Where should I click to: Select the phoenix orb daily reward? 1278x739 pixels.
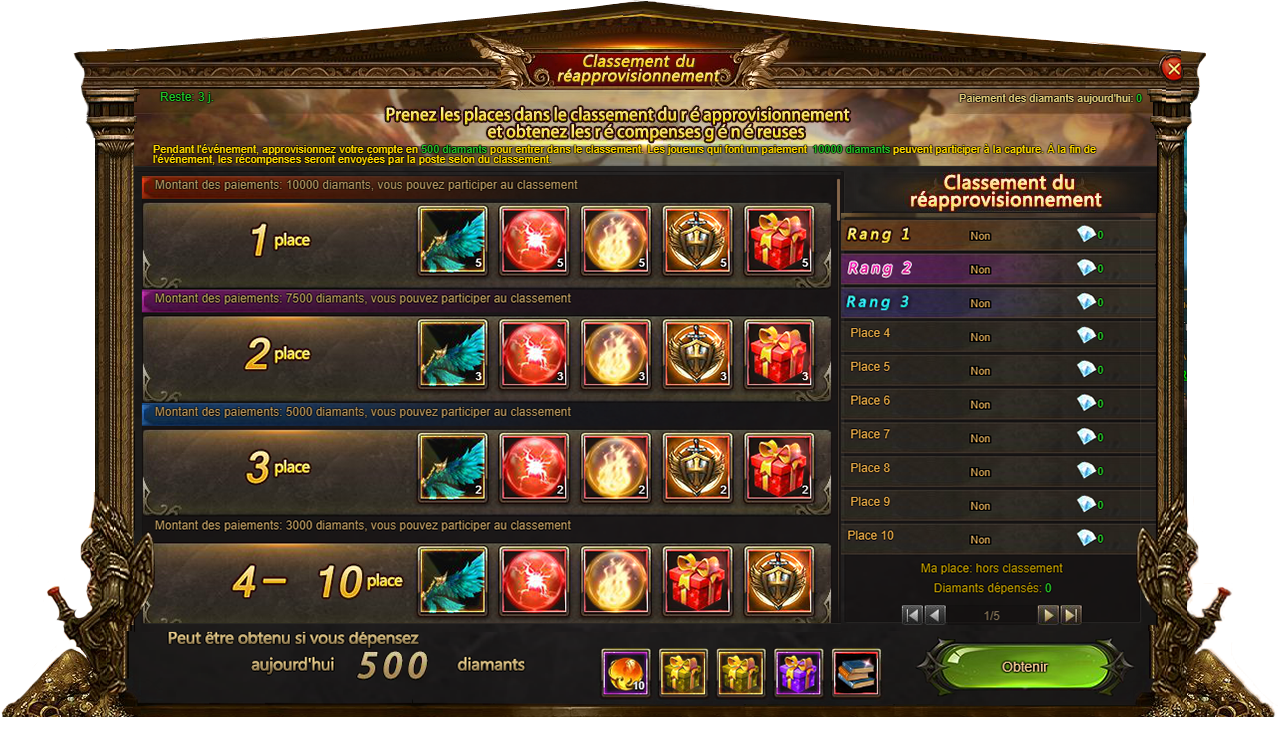(626, 673)
